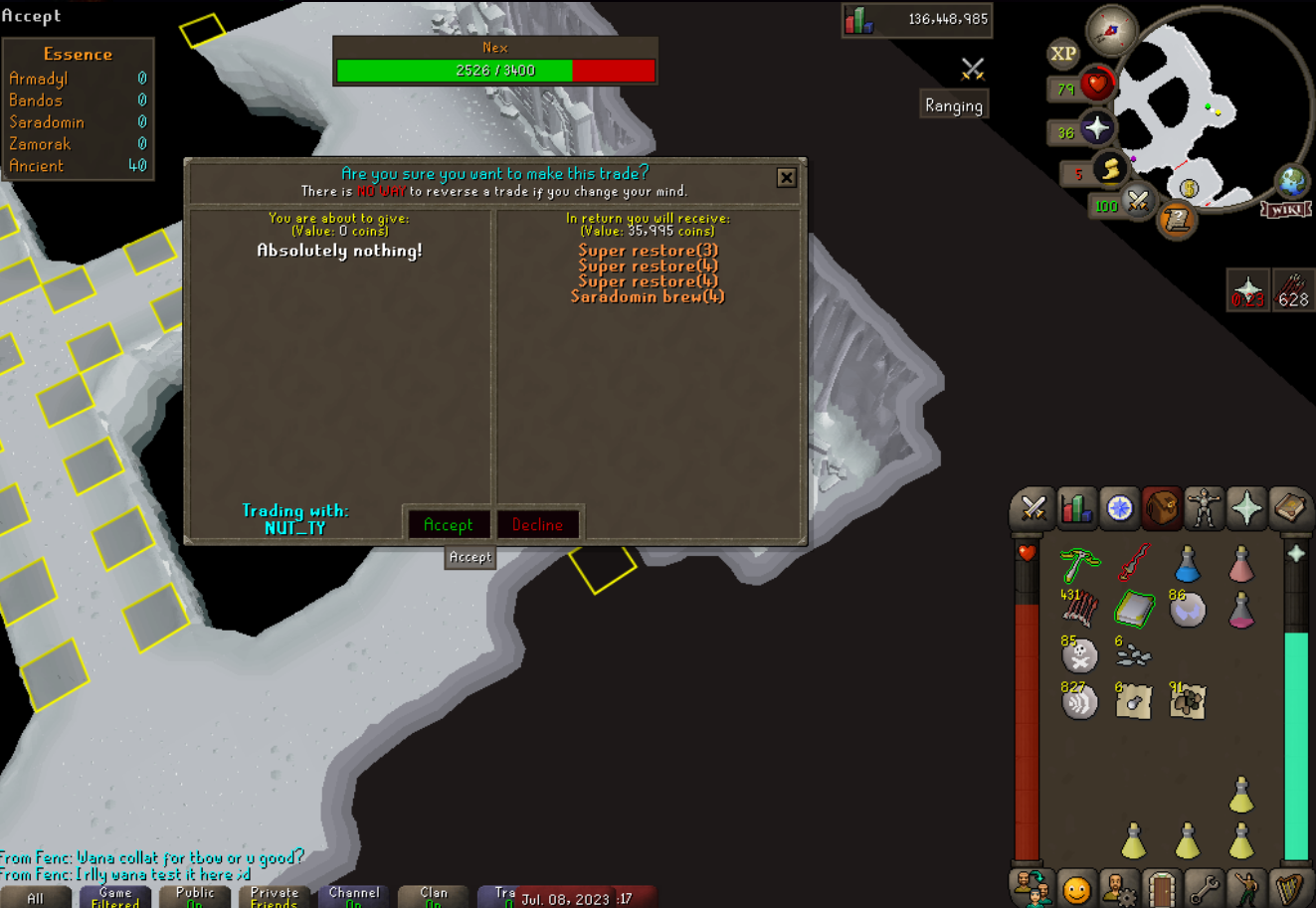Viewport: 1316px width, 908px height.
Task: Toggle the XP drops orb
Action: pyautogui.click(x=1062, y=54)
